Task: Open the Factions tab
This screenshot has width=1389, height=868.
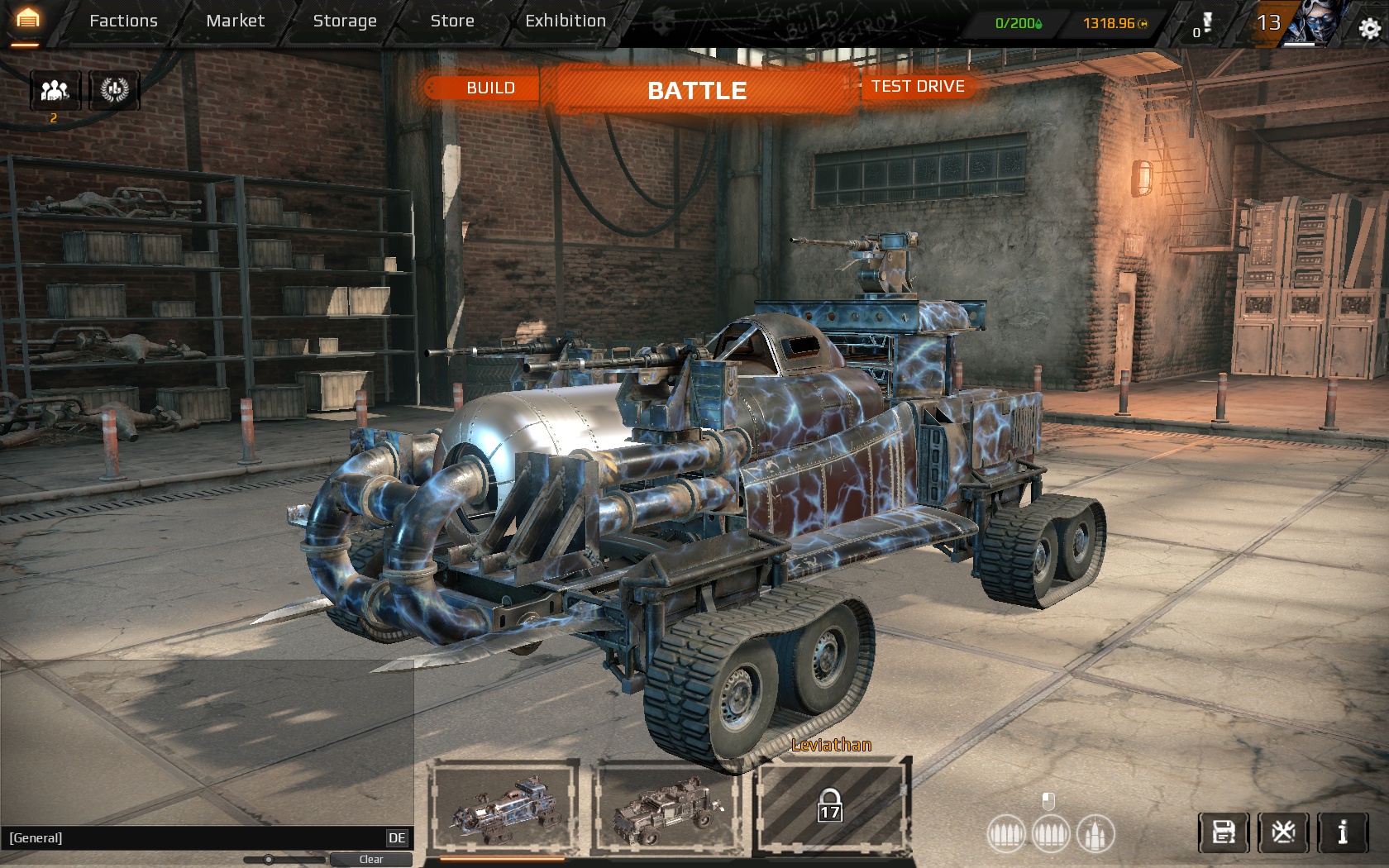Action: [123, 21]
